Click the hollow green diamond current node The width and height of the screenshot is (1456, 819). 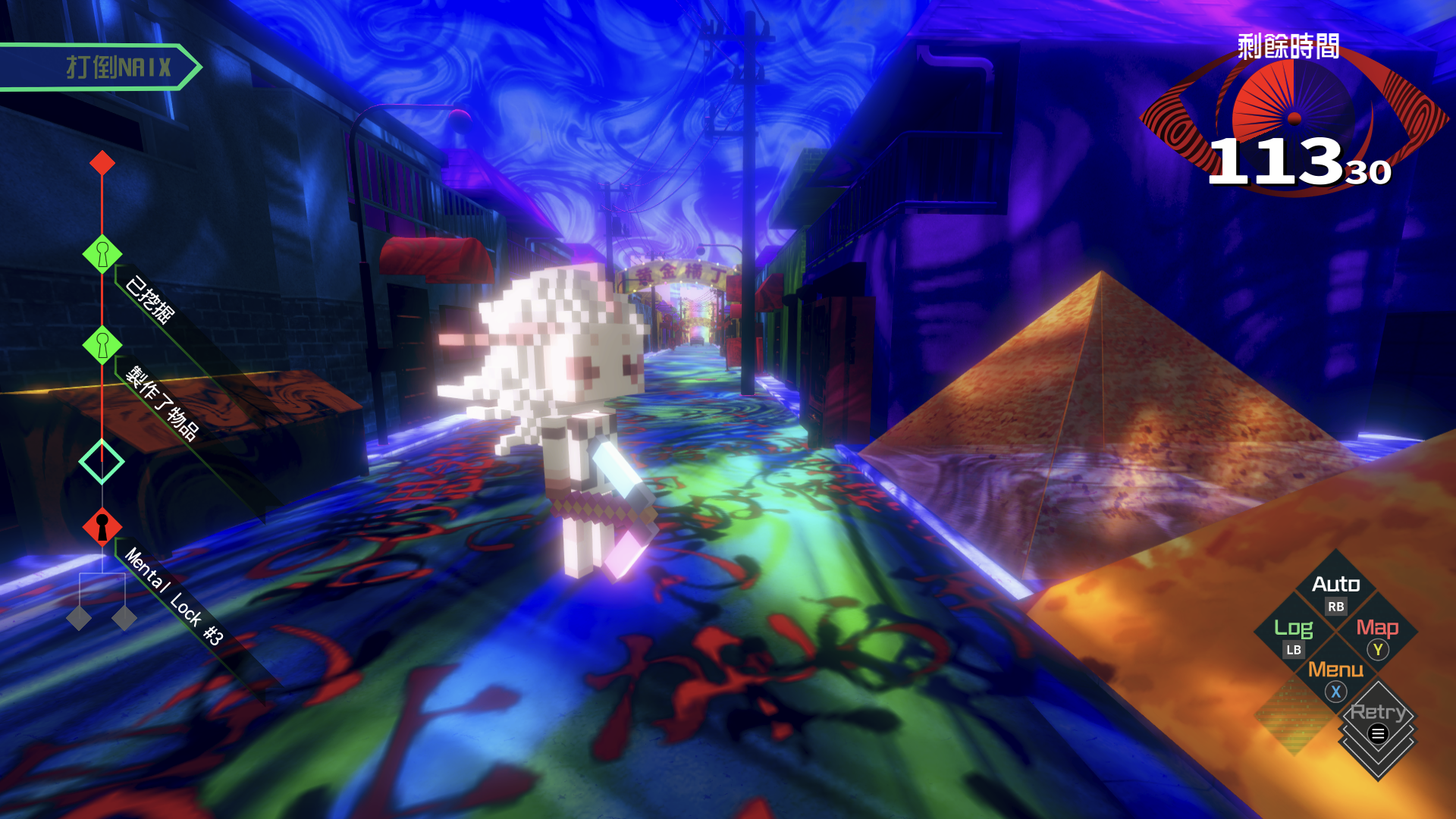[x=102, y=461]
